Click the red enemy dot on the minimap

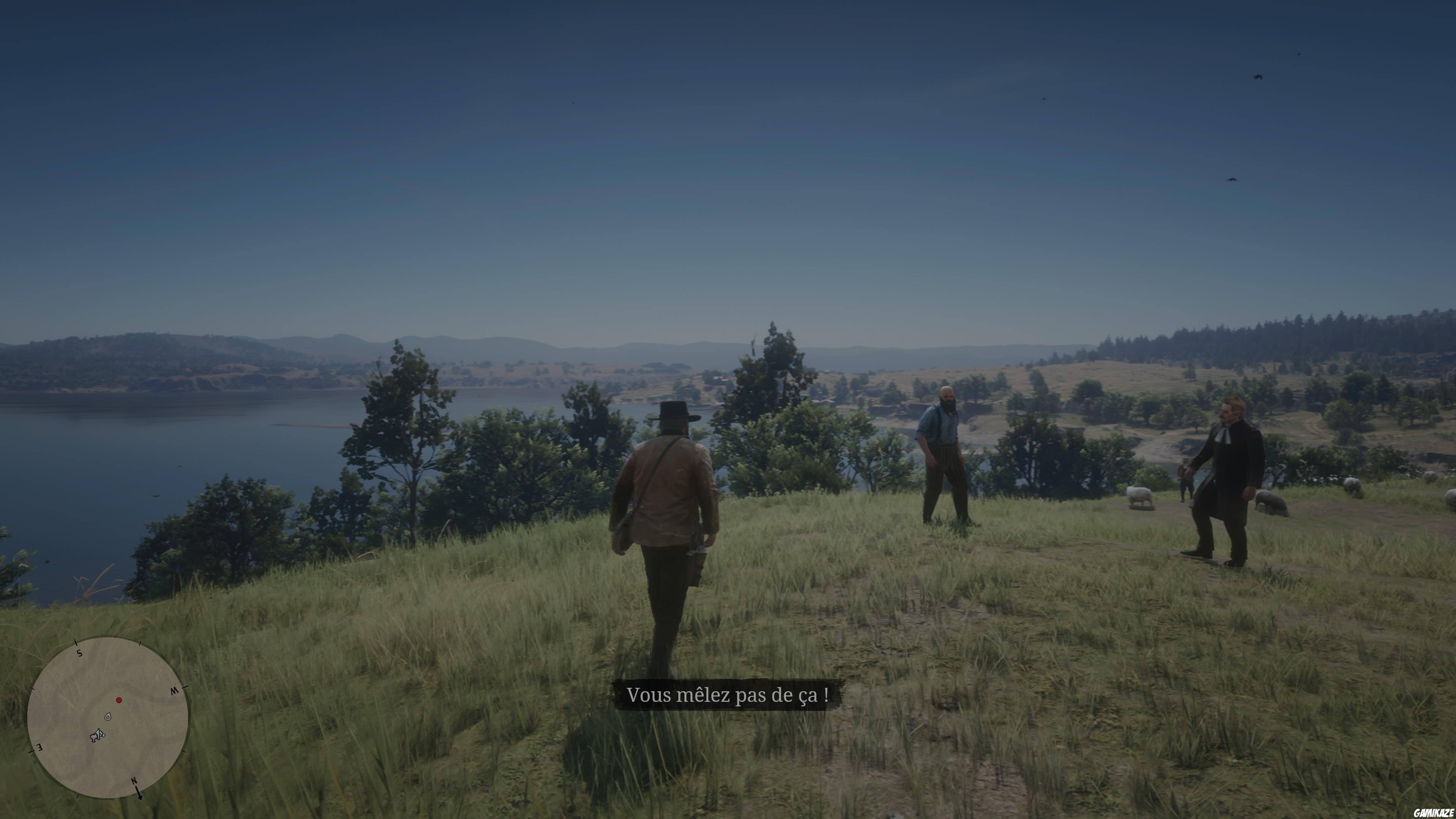click(119, 700)
